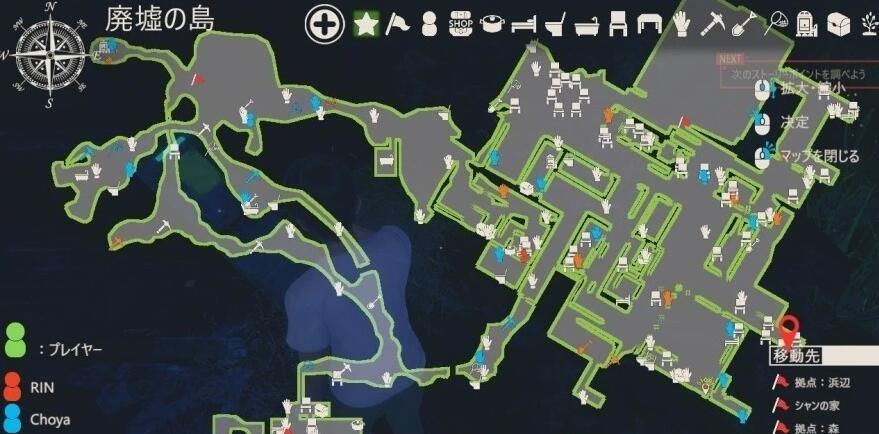Select the cooking pot filter icon

(493, 23)
